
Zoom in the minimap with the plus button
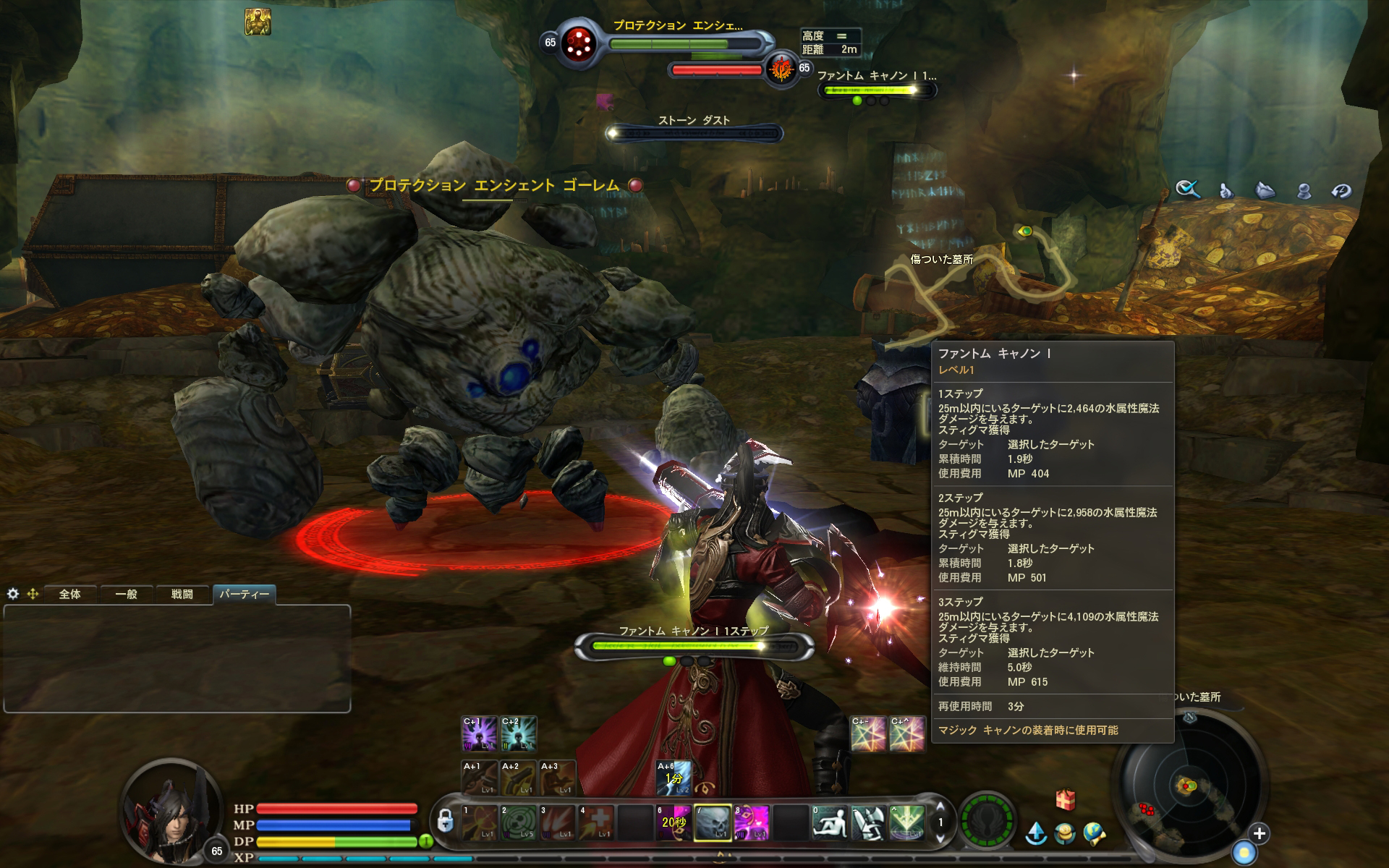[1260, 833]
